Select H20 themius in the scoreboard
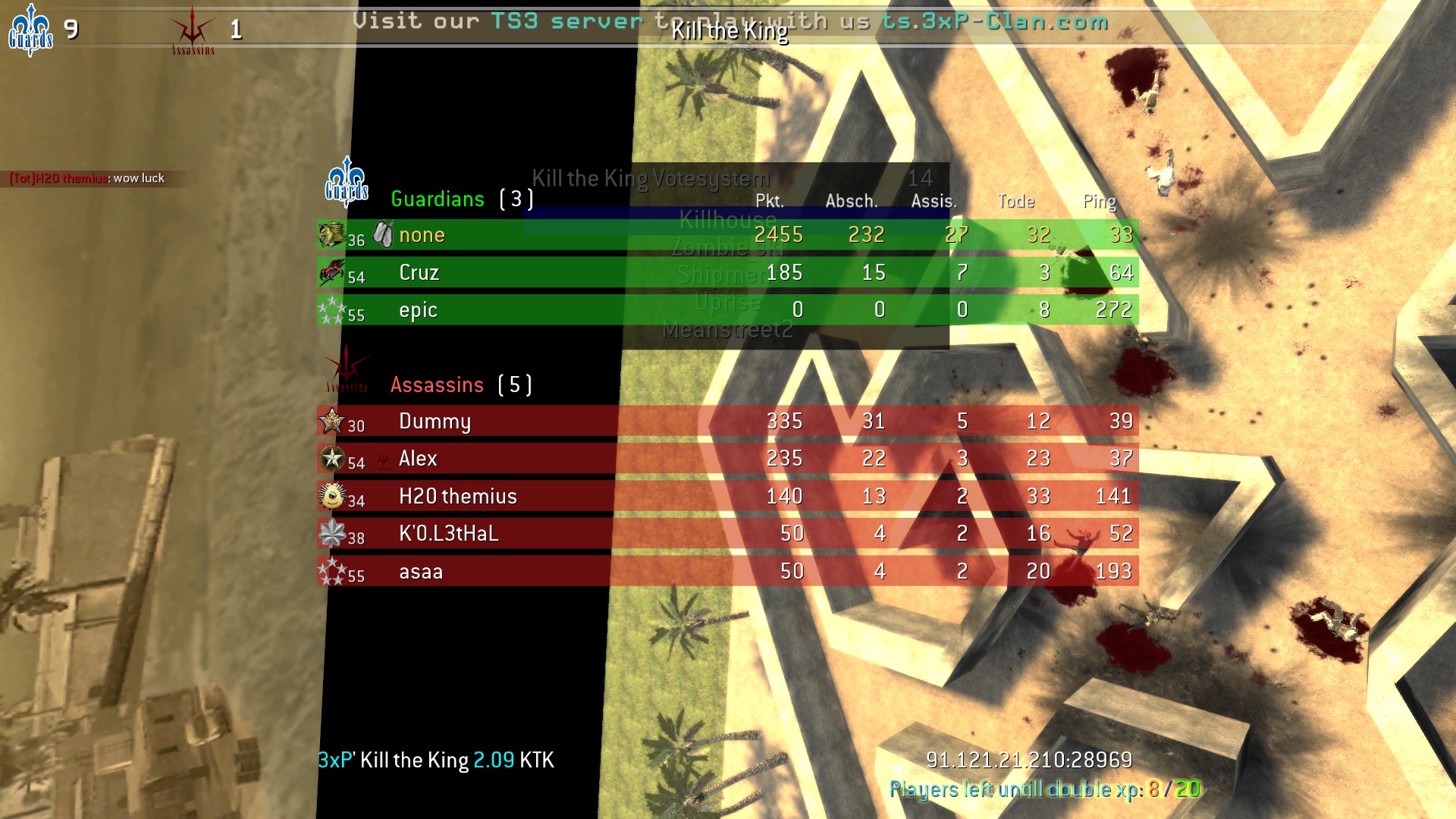The image size is (1456, 819). click(457, 496)
